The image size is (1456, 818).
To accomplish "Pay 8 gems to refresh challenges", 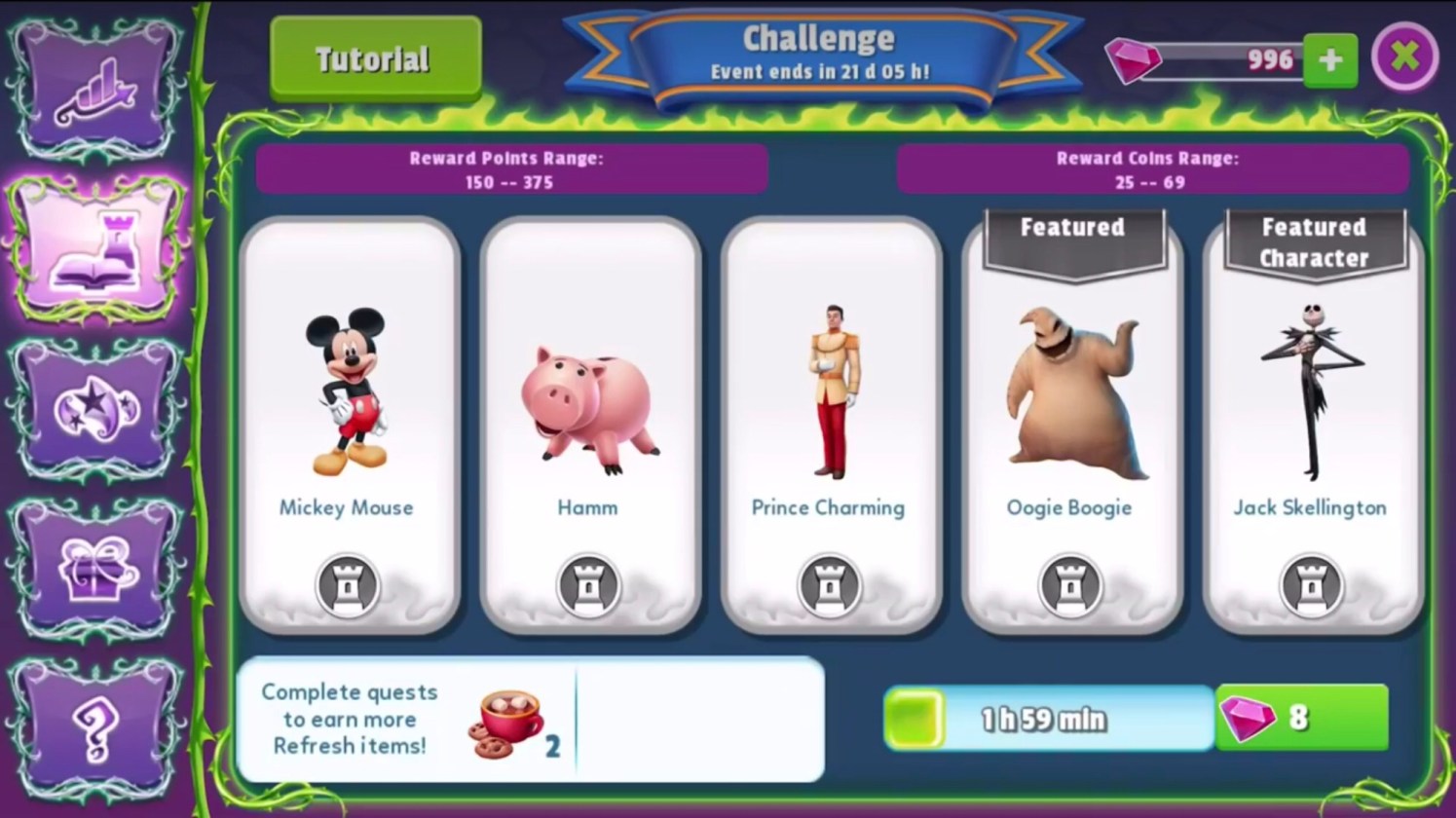I will [1301, 718].
